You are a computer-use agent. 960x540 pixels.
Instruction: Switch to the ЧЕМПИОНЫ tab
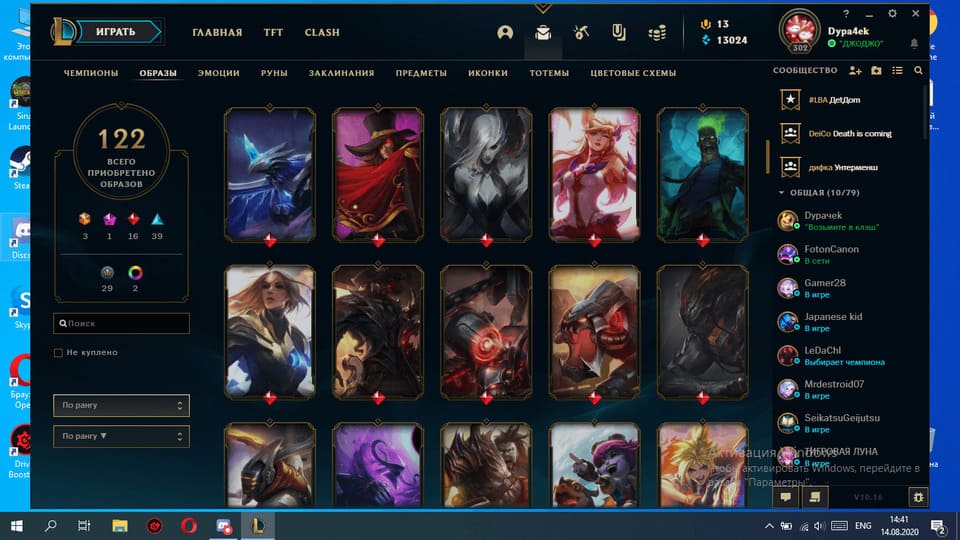pos(91,73)
